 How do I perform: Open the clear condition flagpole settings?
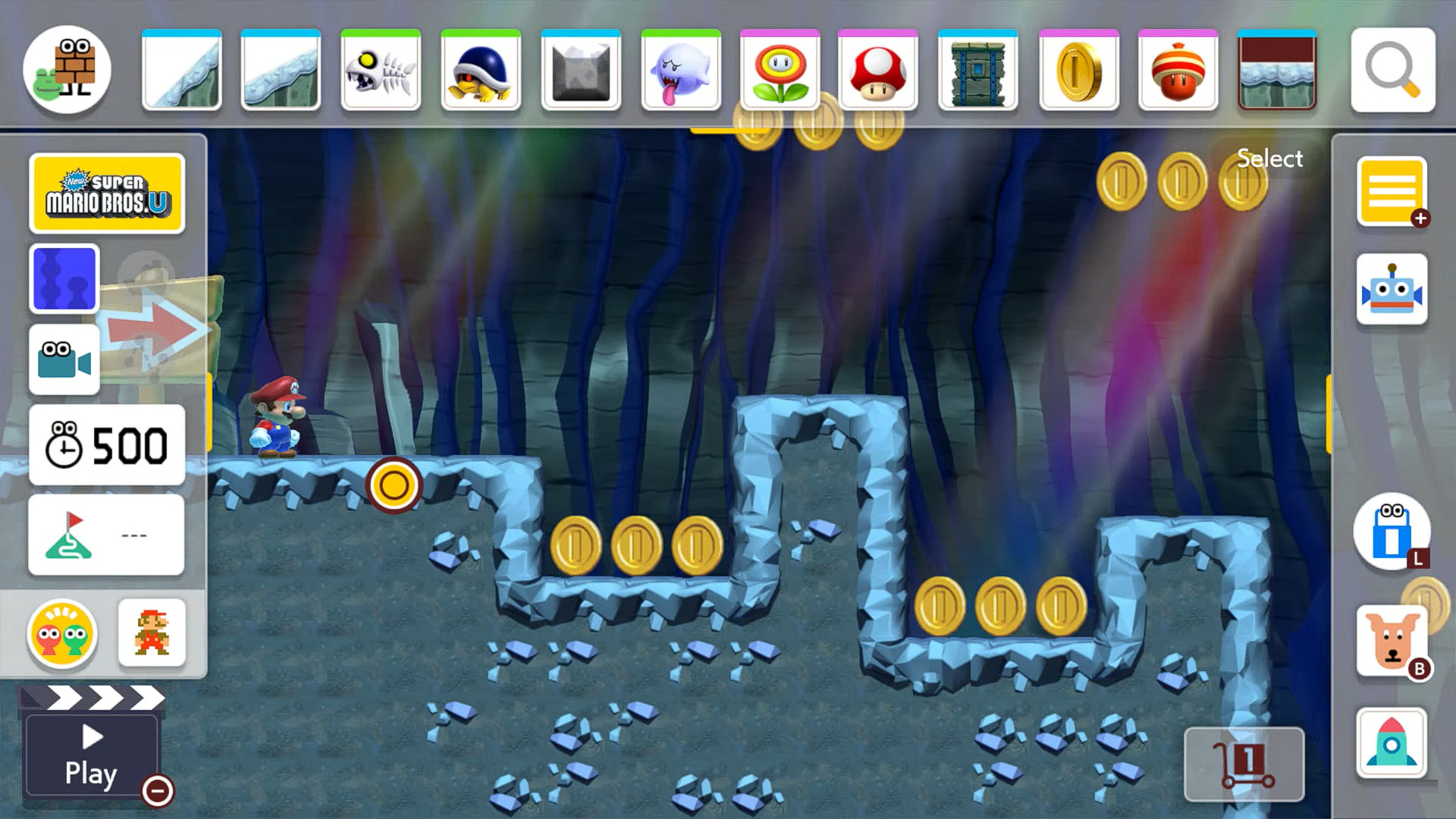click(x=106, y=533)
